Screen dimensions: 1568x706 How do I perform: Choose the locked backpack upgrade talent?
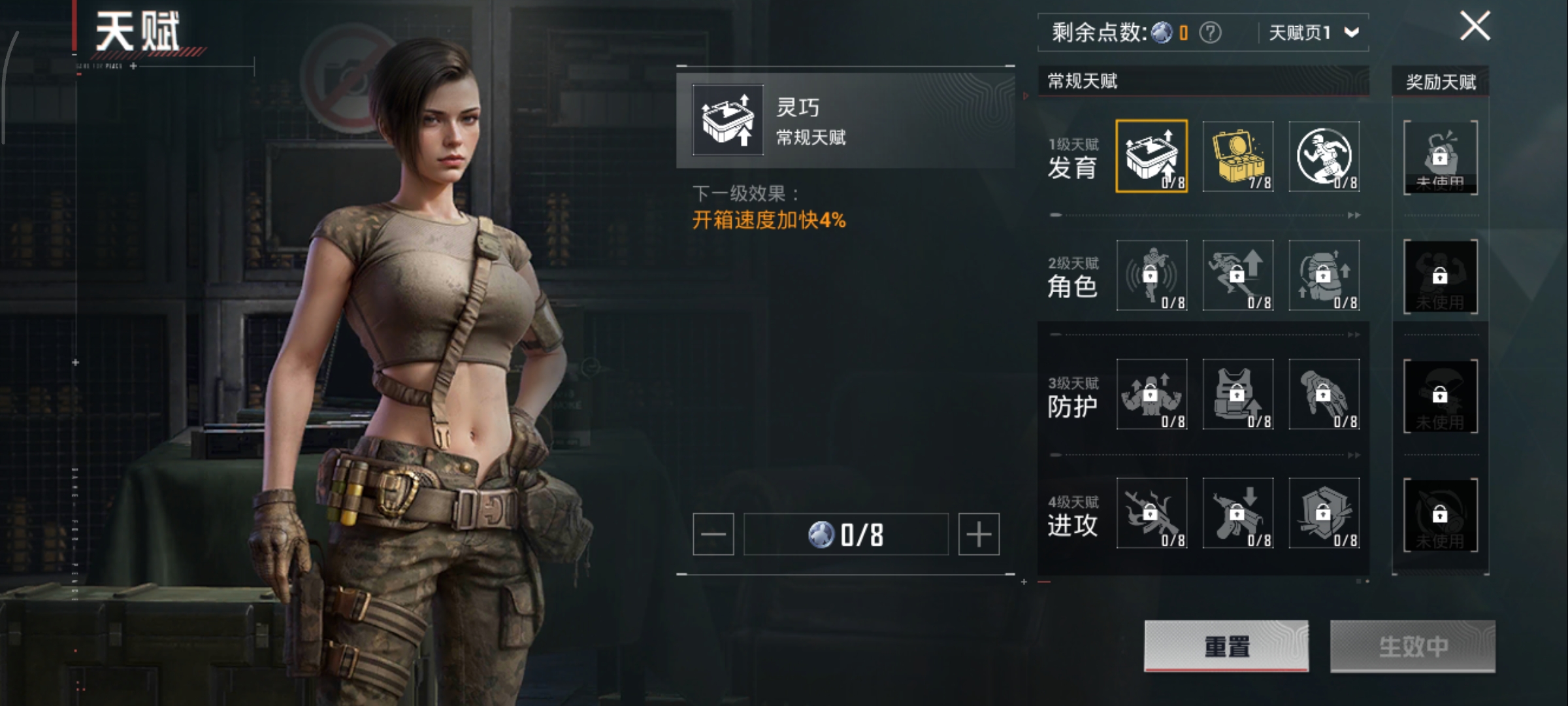pos(1324,275)
